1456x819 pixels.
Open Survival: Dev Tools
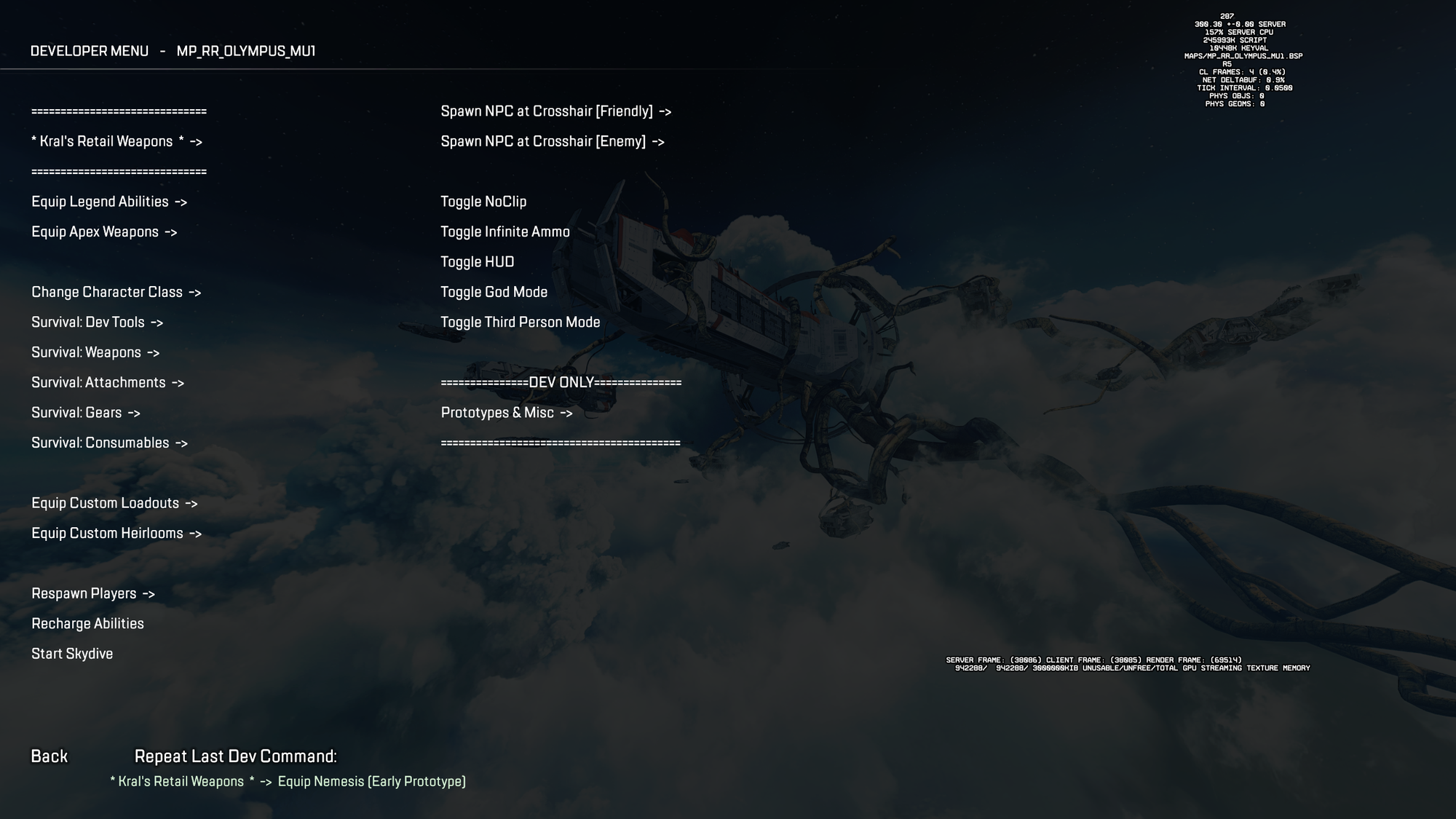(97, 322)
